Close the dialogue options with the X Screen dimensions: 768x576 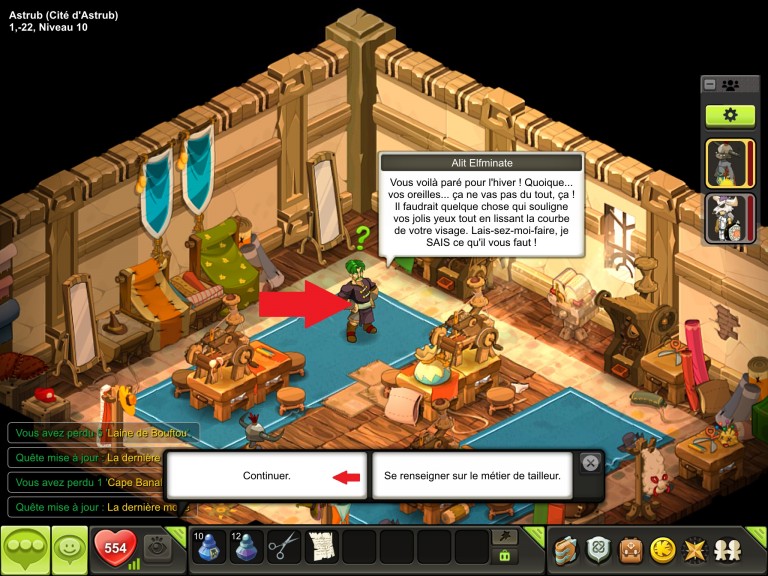tap(591, 462)
